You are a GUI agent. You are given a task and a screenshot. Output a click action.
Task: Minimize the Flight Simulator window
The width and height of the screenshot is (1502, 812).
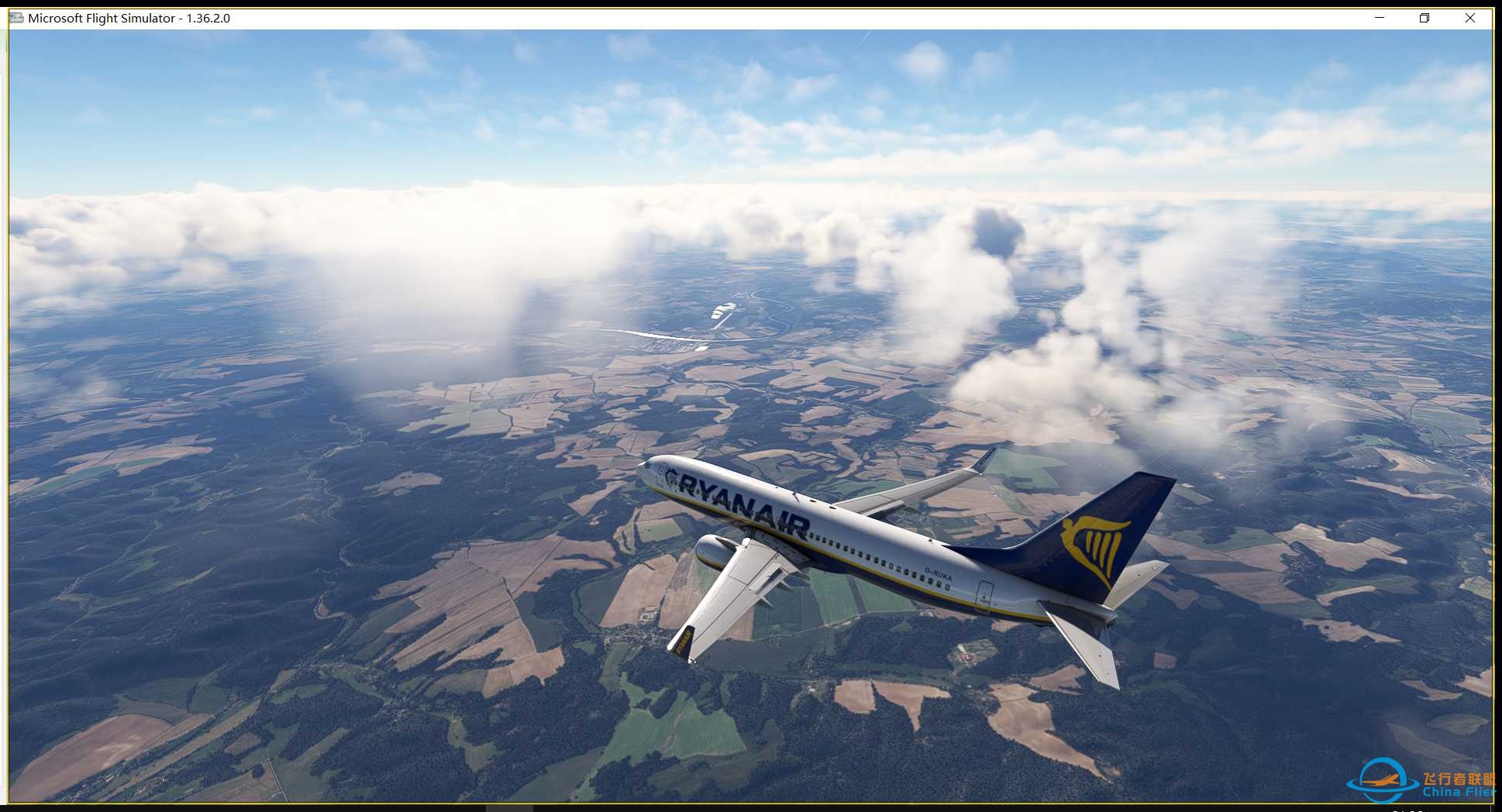[x=1380, y=18]
